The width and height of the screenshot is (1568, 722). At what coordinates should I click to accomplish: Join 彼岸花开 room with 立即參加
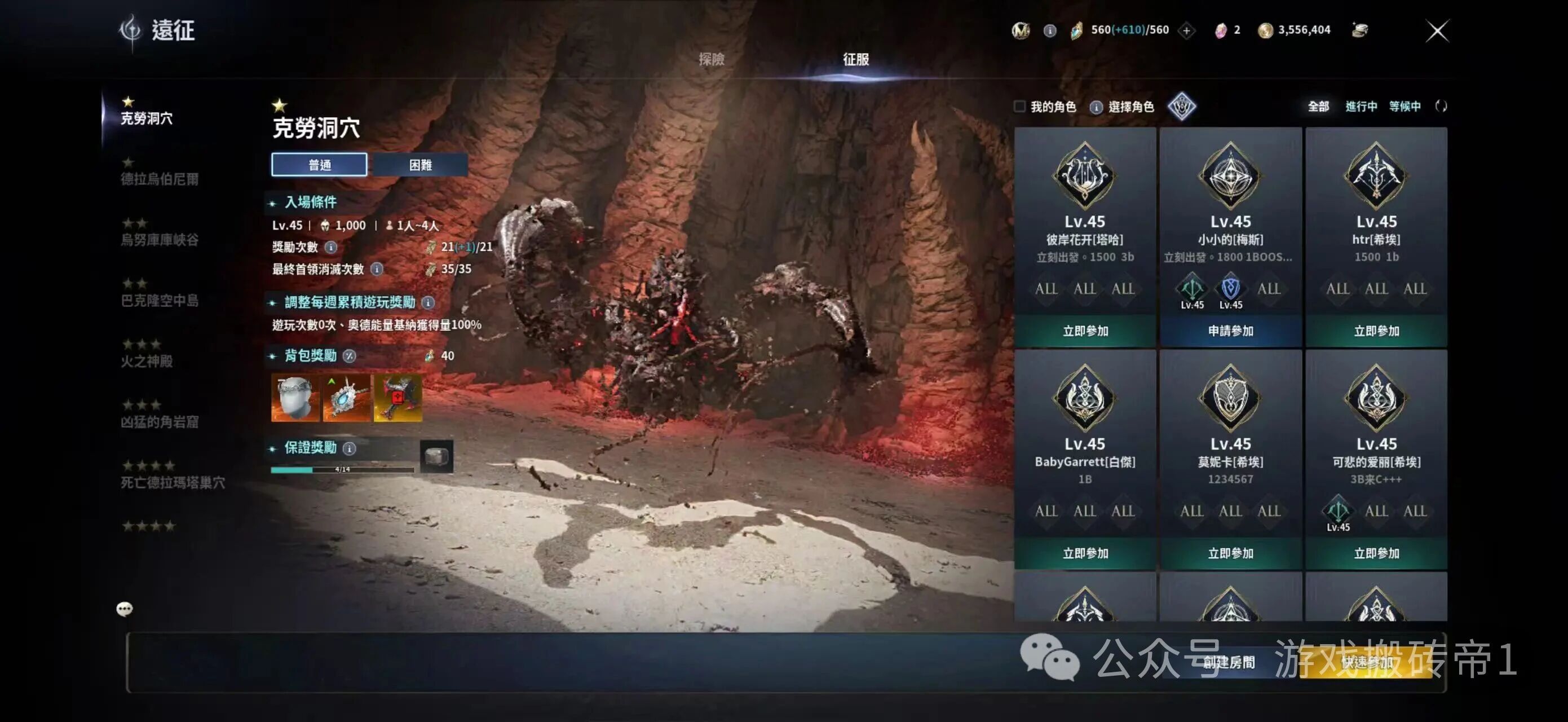(1085, 331)
